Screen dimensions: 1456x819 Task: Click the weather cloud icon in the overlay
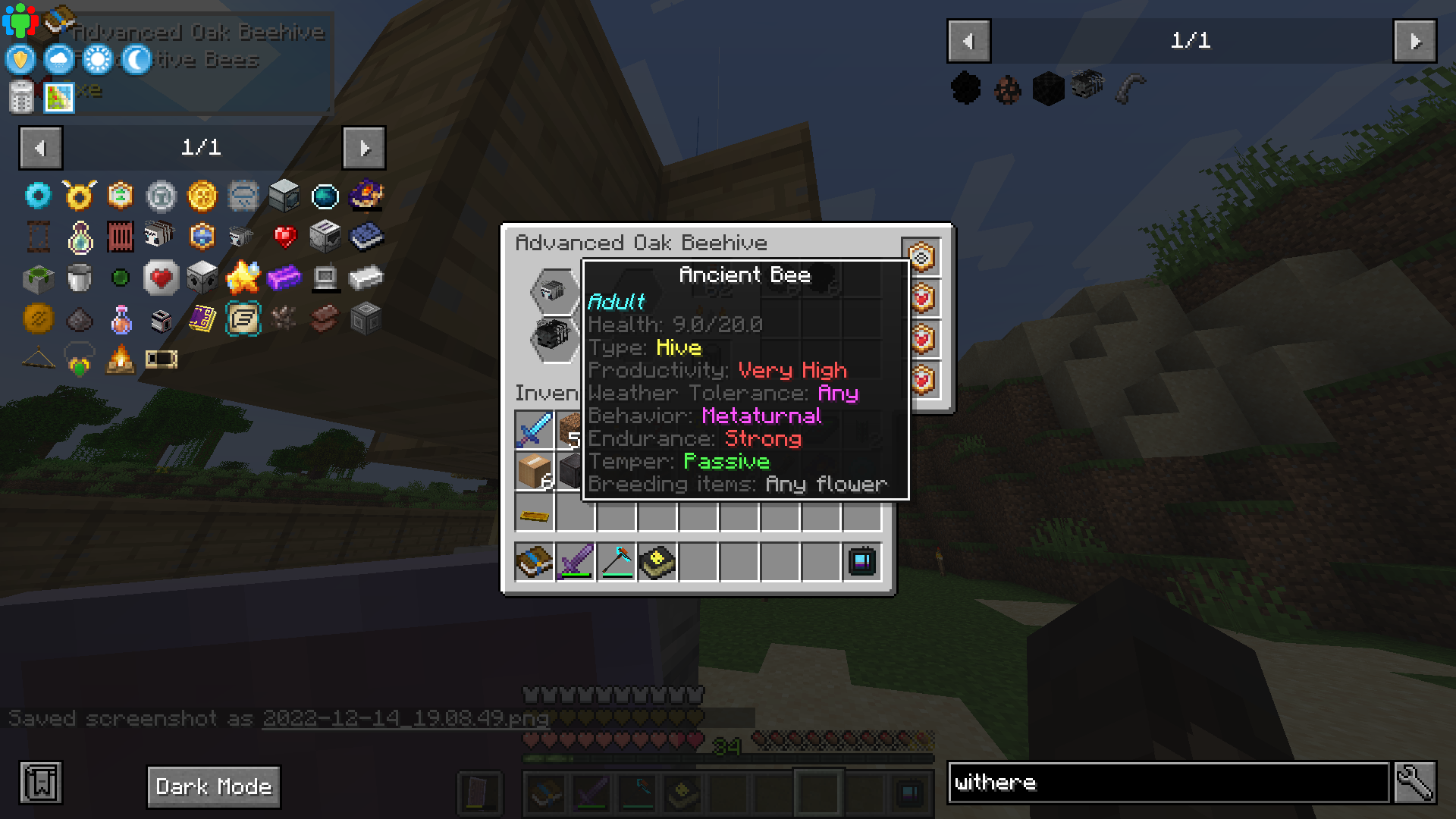pos(59,59)
